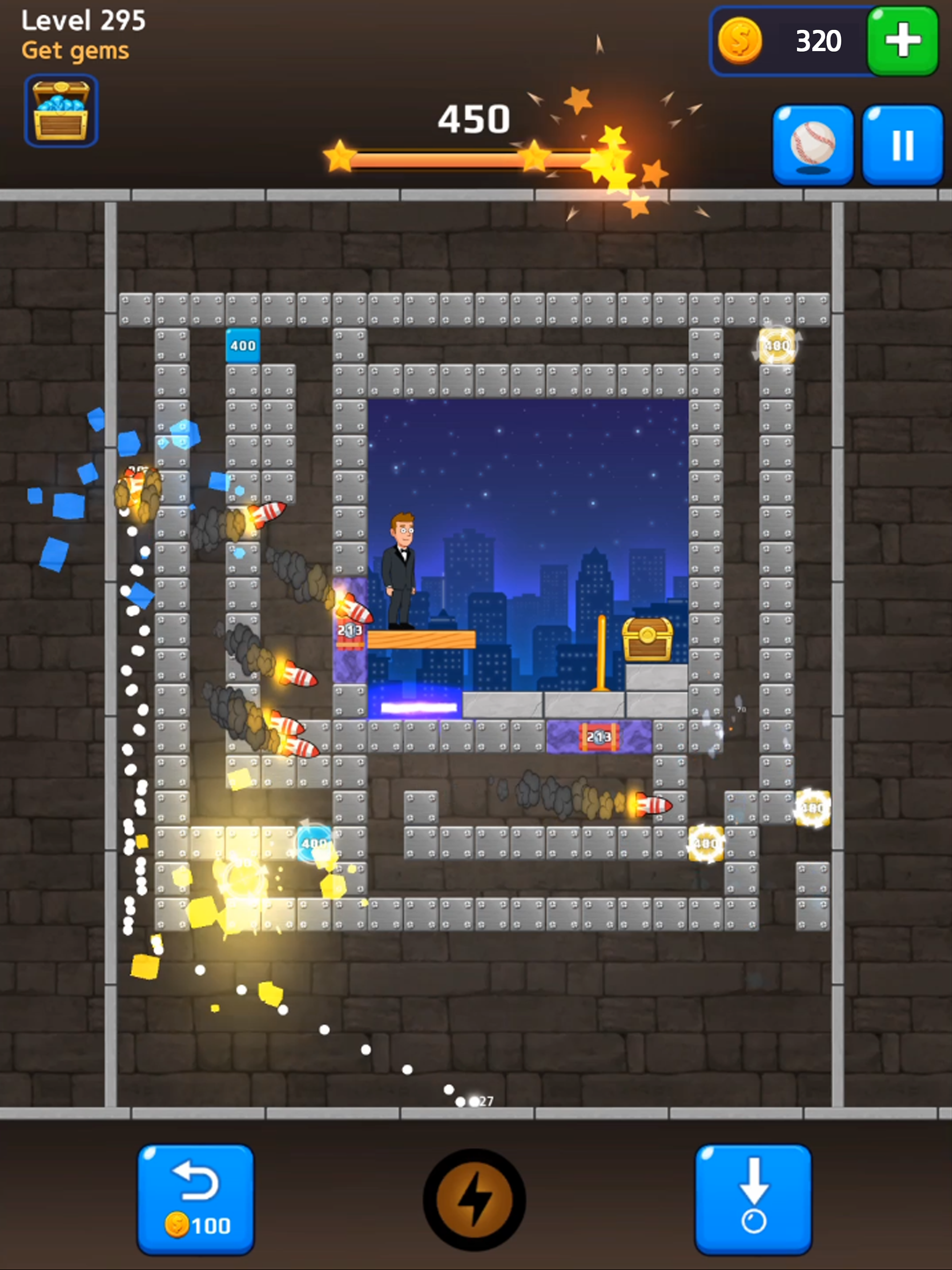Tap the lightning power-up button
The width and height of the screenshot is (952, 1270).
pyautogui.click(x=475, y=1200)
